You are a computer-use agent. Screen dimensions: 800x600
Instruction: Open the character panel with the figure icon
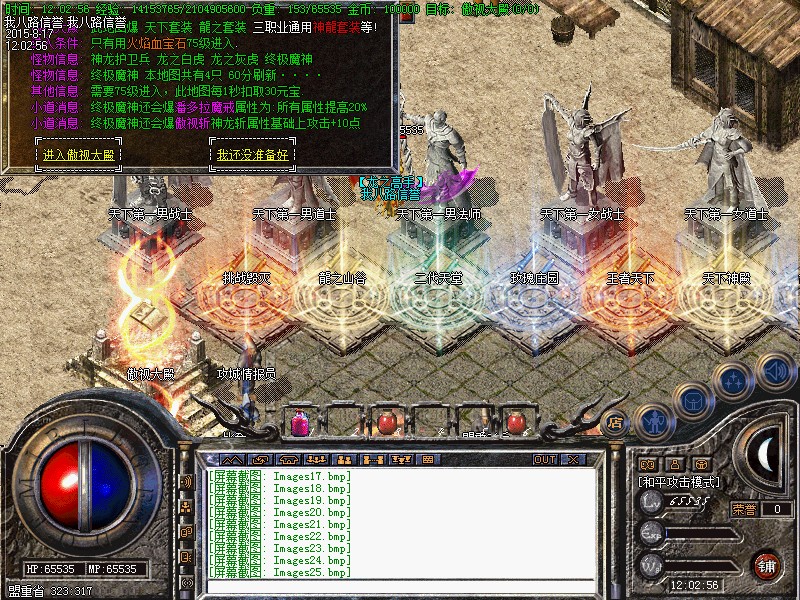point(653,422)
